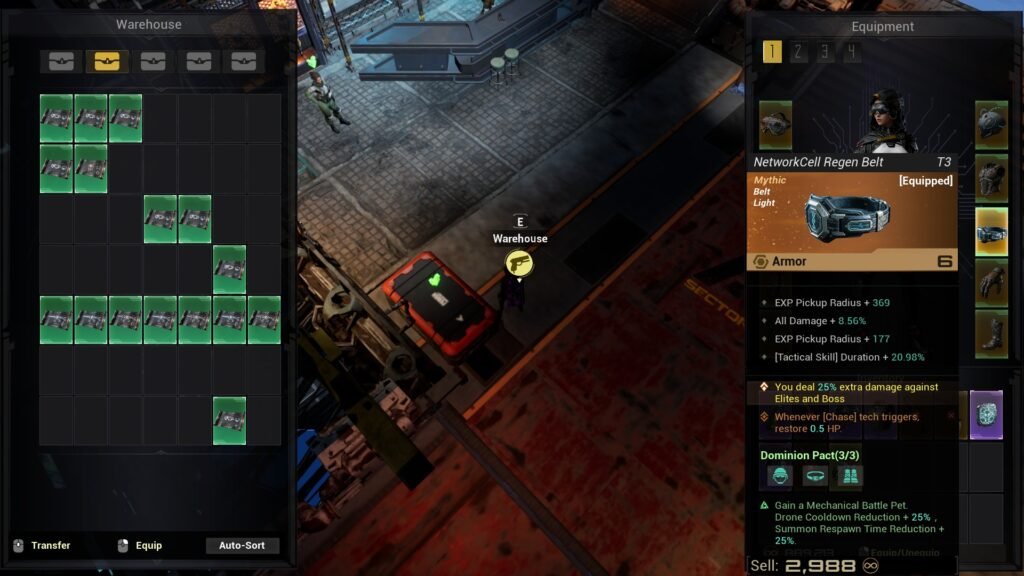This screenshot has height=576, width=1024.
Task: Select the equipped gloves slot
Action: pyautogui.click(x=991, y=284)
